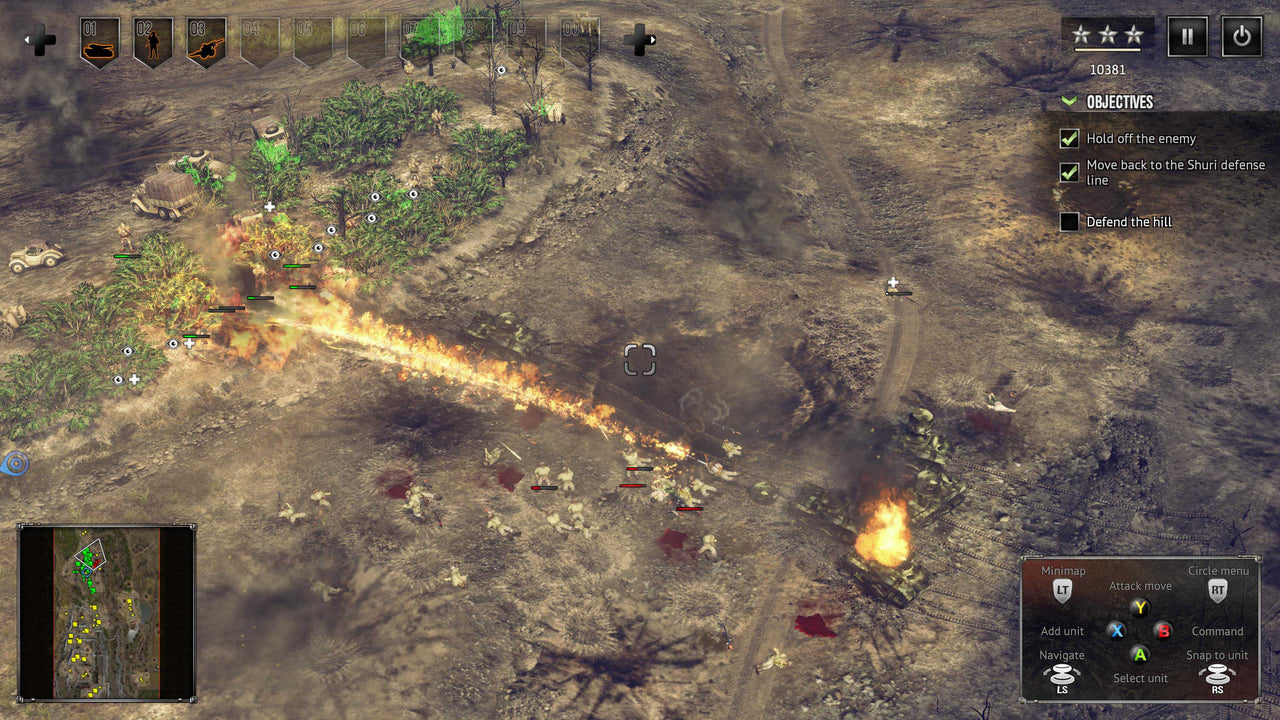This screenshot has width=1280, height=720.
Task: Check the Defend the hill objective
Action: point(1069,221)
